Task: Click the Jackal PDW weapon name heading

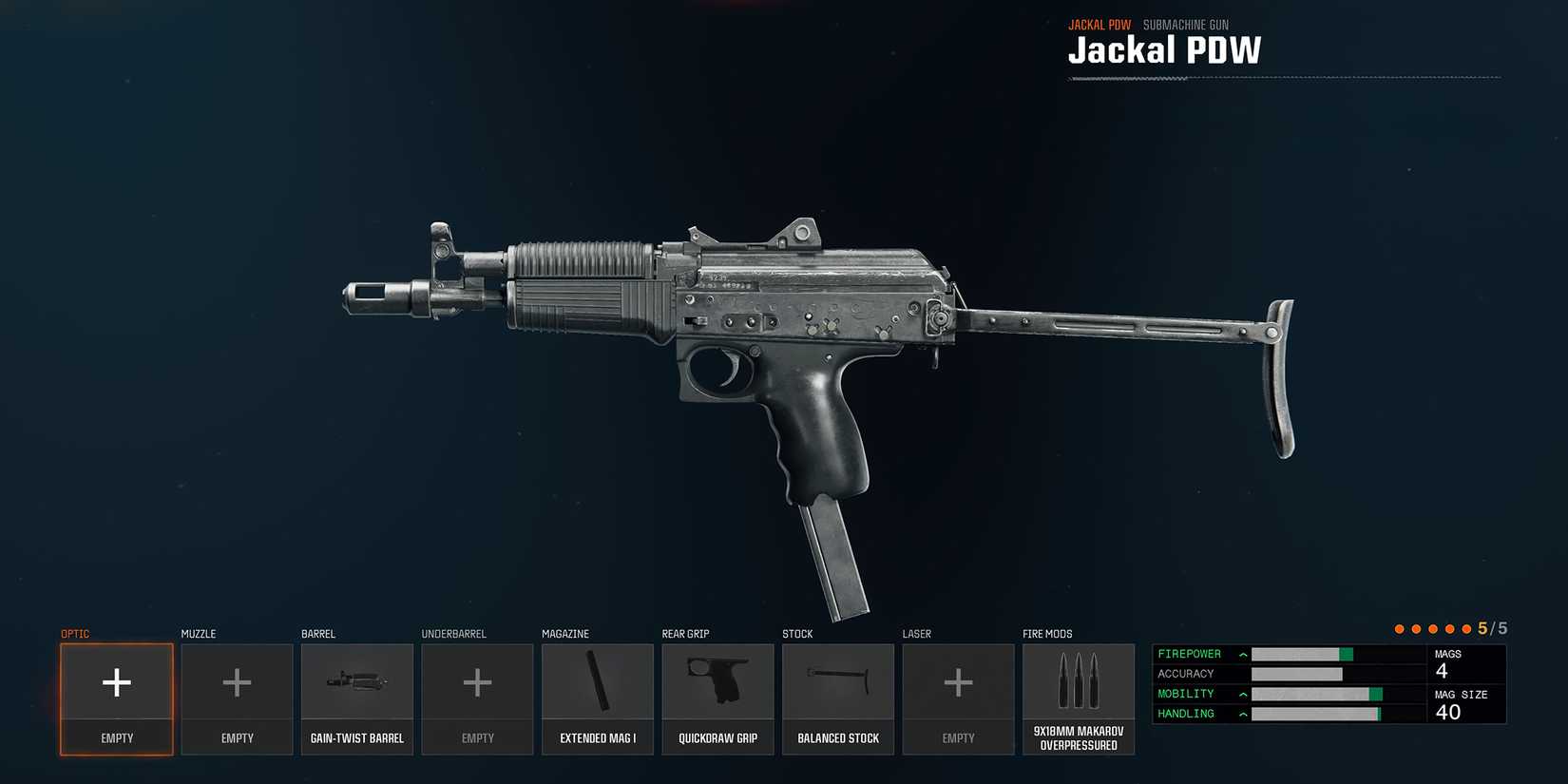Action: (x=1165, y=50)
